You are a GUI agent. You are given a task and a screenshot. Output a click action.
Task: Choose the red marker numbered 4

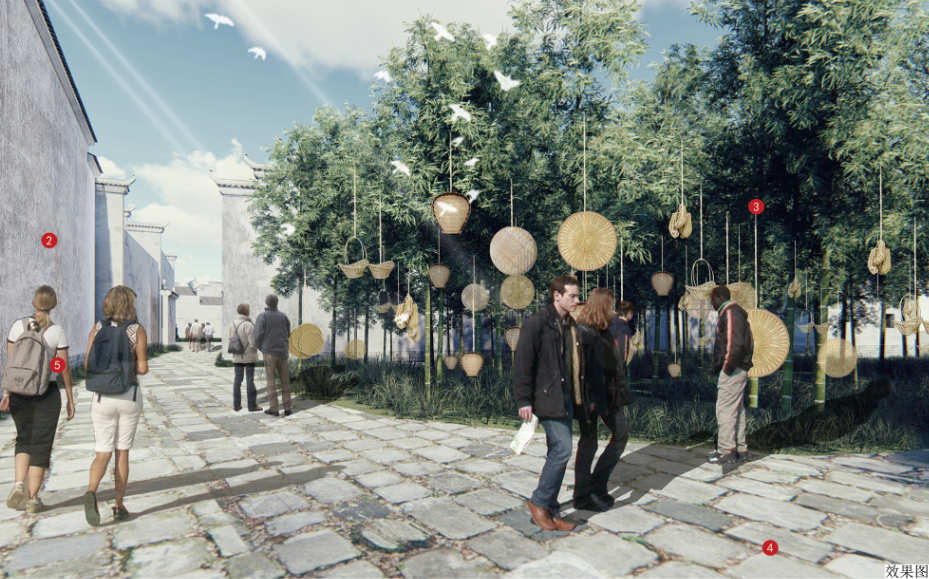769,547
